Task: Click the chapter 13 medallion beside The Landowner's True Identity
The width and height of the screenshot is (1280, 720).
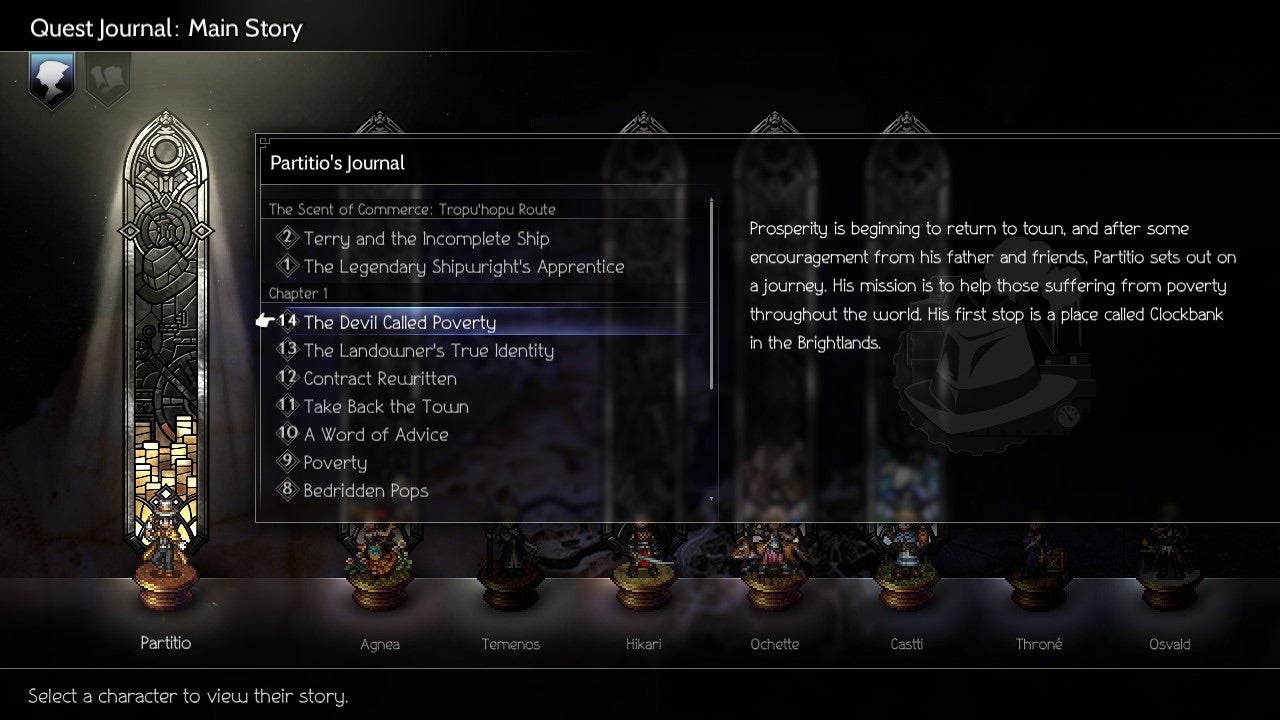Action: pos(287,350)
